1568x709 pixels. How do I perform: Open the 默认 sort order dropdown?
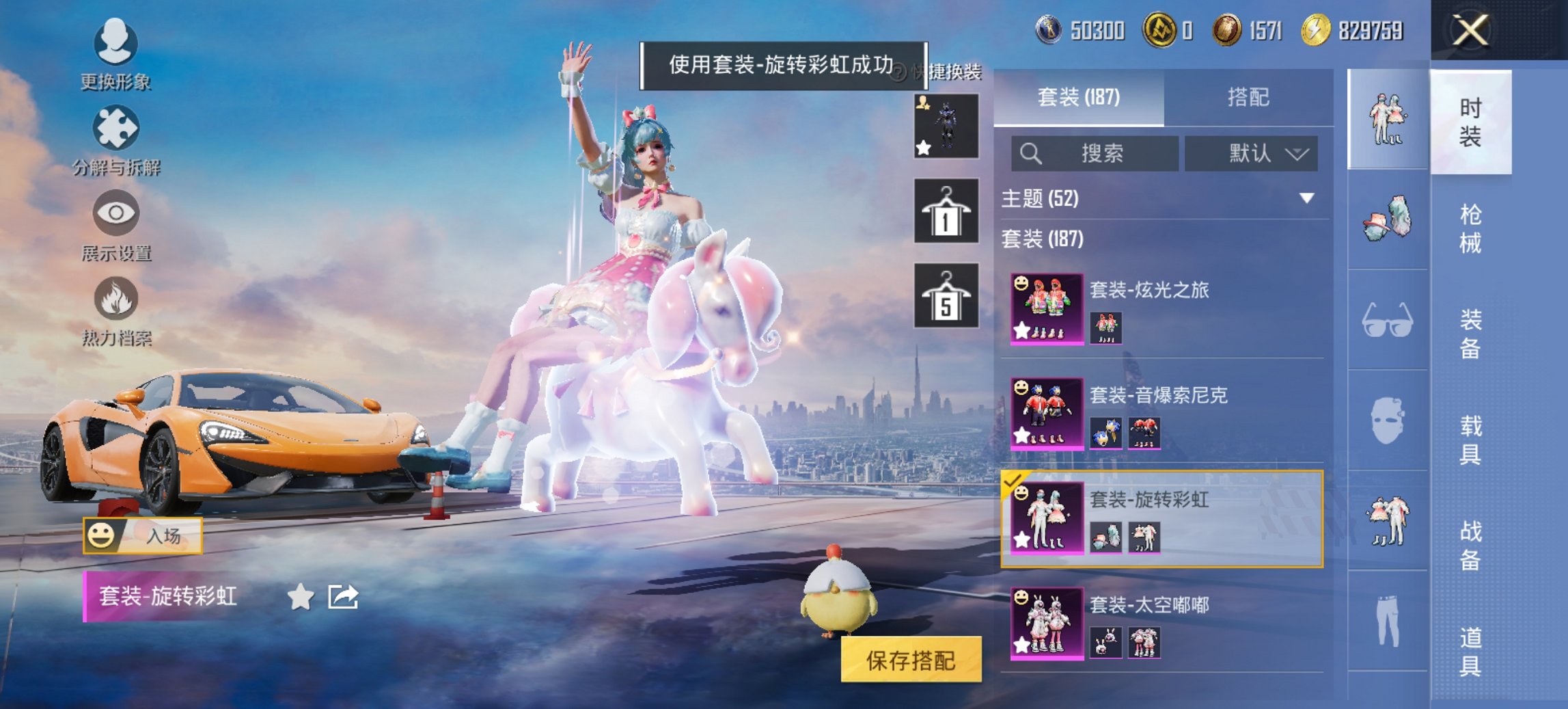point(1250,154)
